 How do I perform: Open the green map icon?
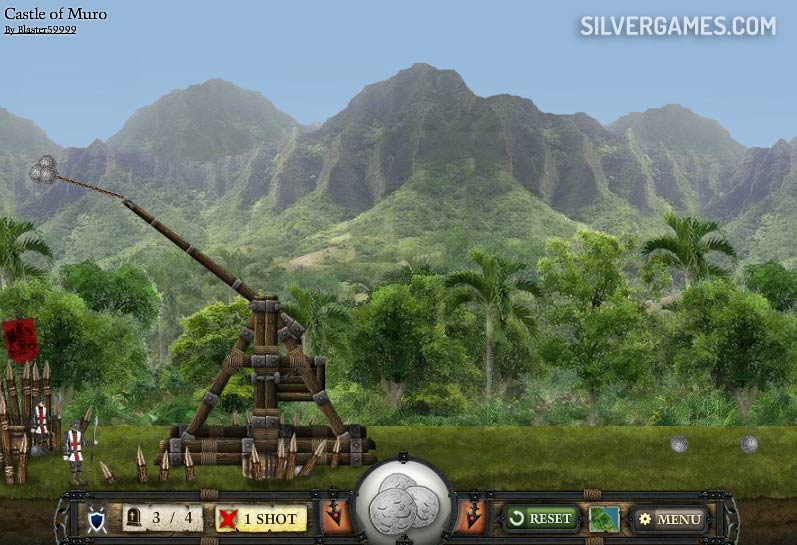pyautogui.click(x=604, y=519)
